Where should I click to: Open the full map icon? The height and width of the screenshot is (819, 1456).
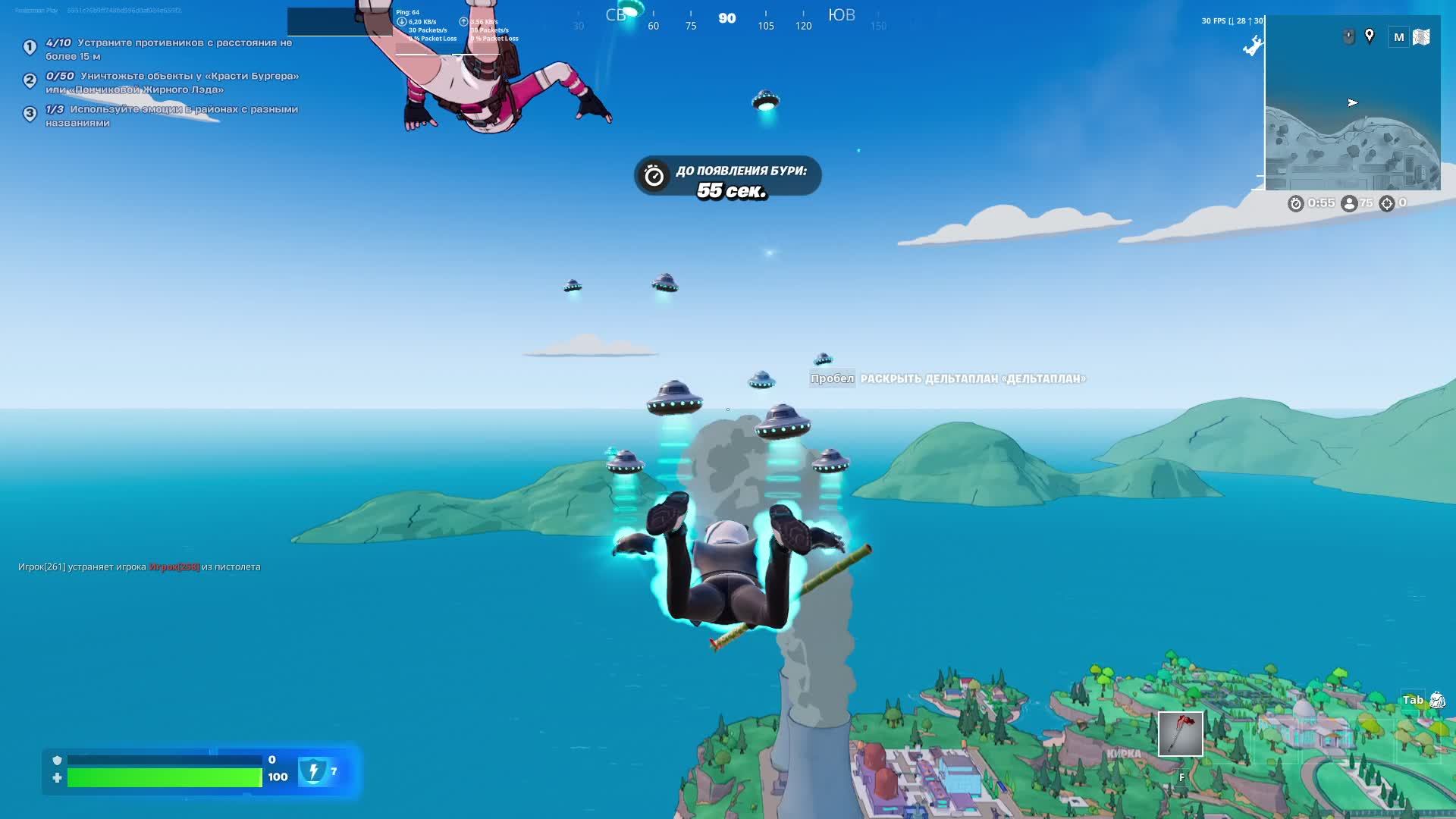click(x=1421, y=36)
